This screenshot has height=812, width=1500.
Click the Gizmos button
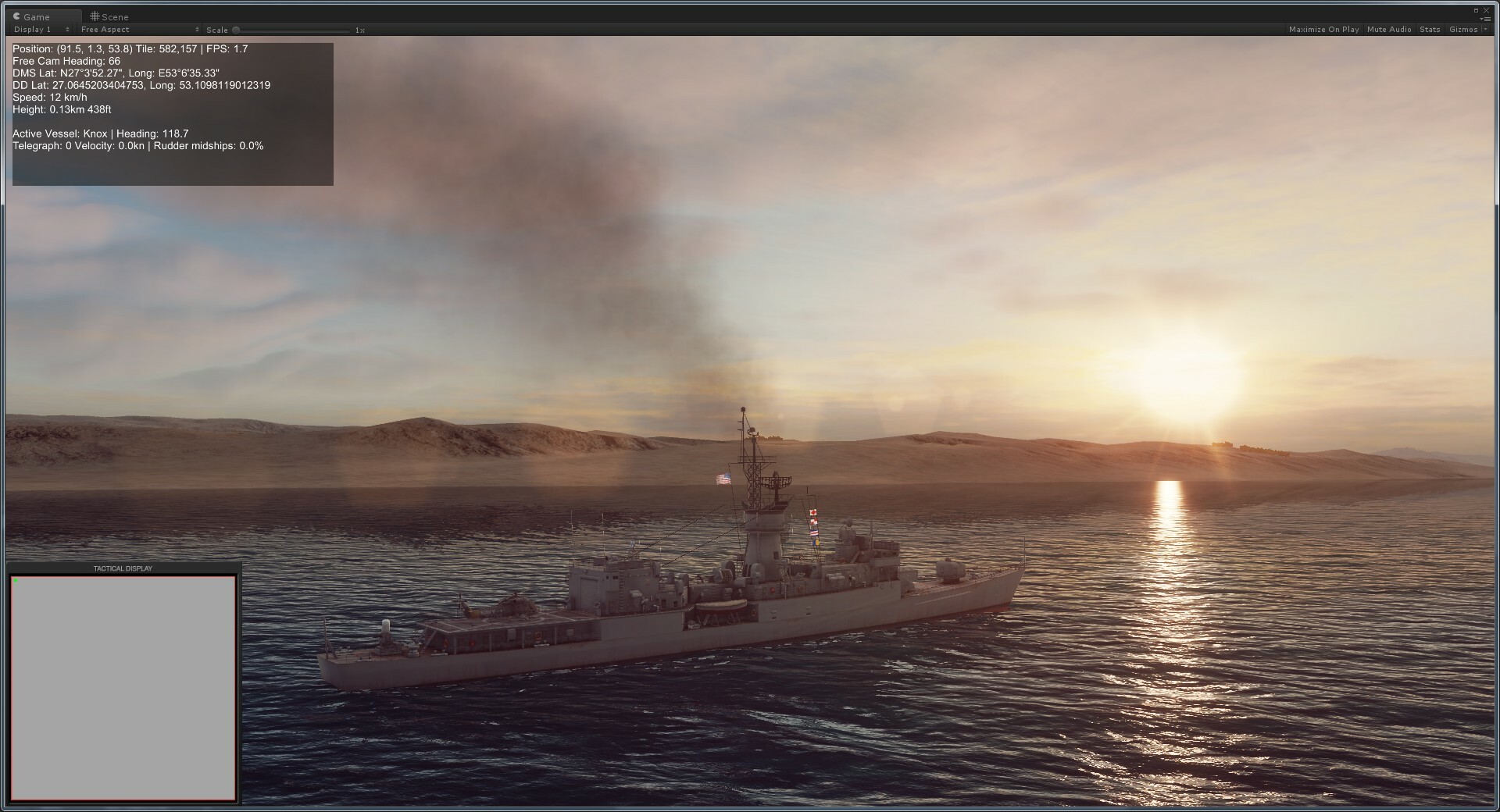(1464, 29)
